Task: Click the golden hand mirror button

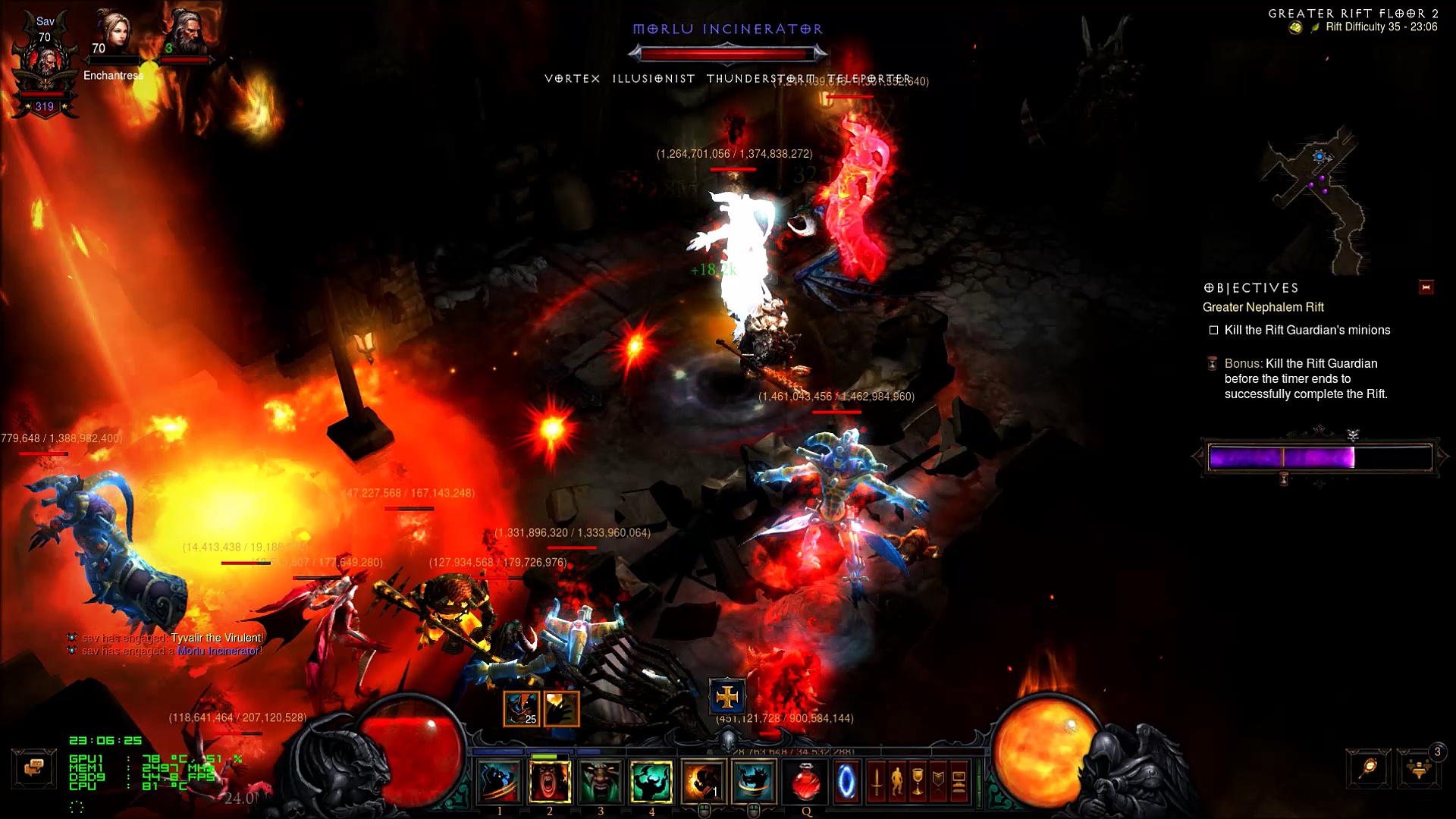Action: 1369,769
